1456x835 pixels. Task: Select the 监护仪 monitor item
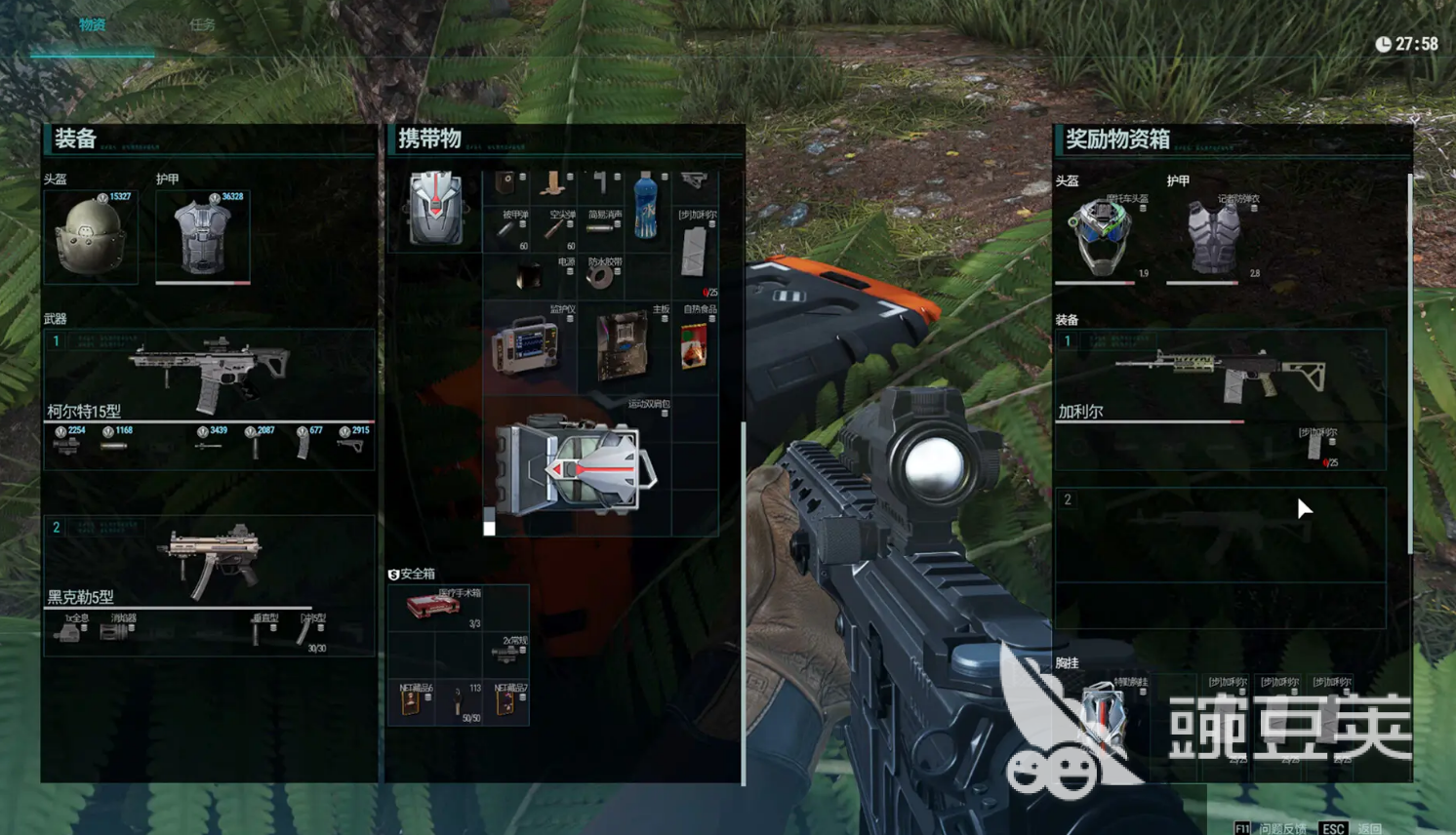tap(529, 346)
